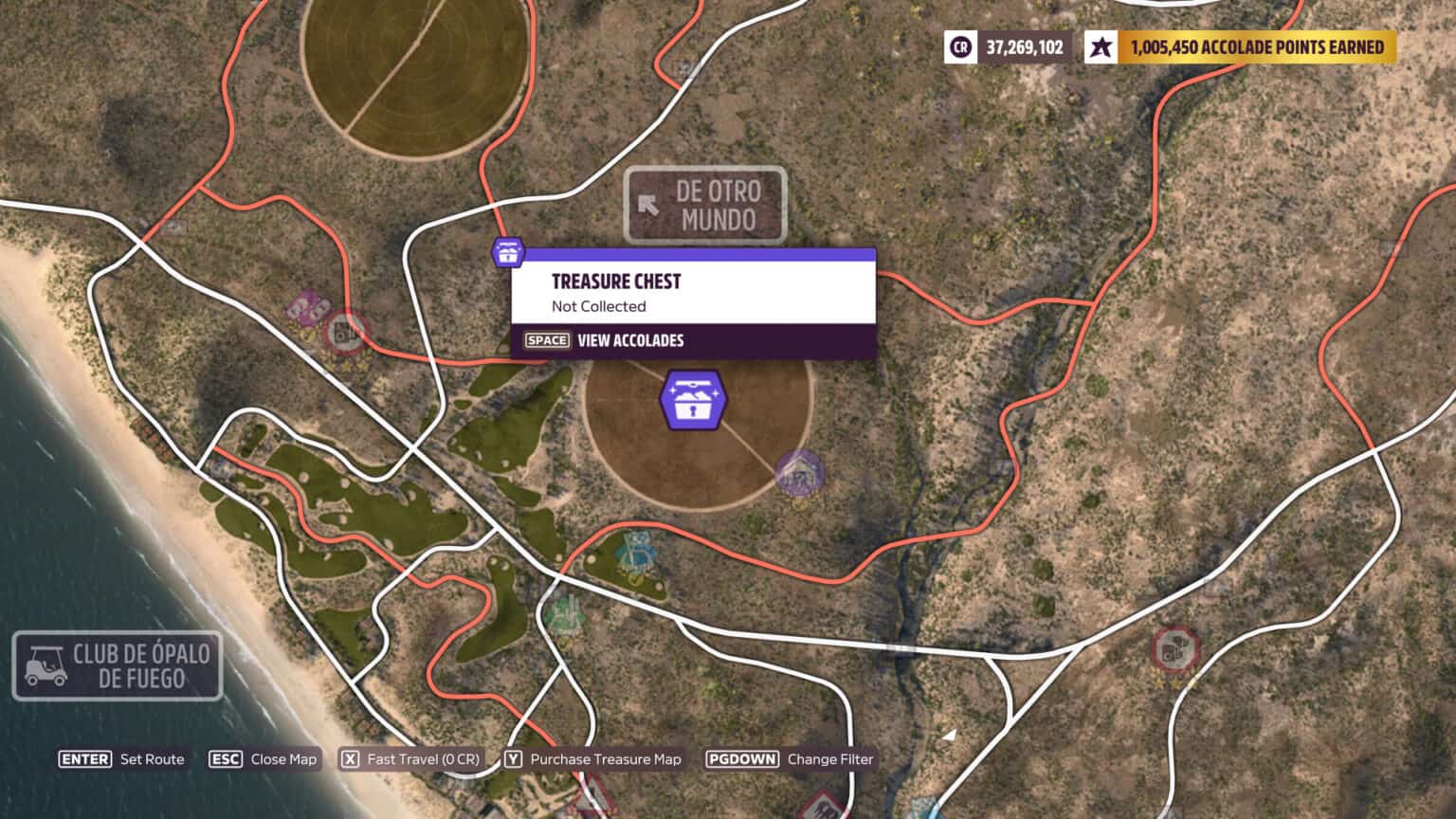1456x819 pixels.
Task: Click the speed camera icon at bottom right
Action: point(1175,650)
